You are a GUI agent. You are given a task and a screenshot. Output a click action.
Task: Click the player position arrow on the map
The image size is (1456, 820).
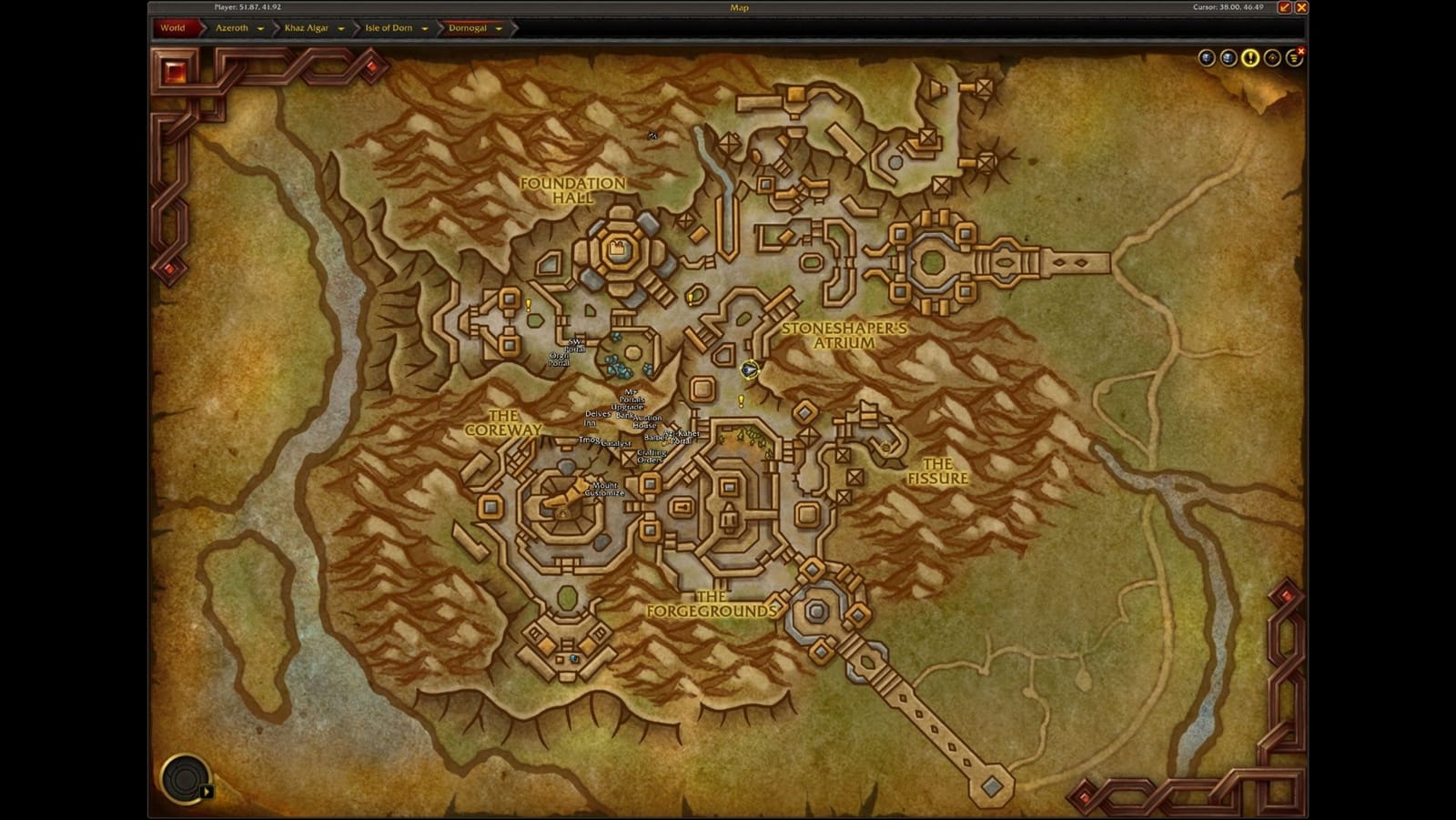coord(749,370)
